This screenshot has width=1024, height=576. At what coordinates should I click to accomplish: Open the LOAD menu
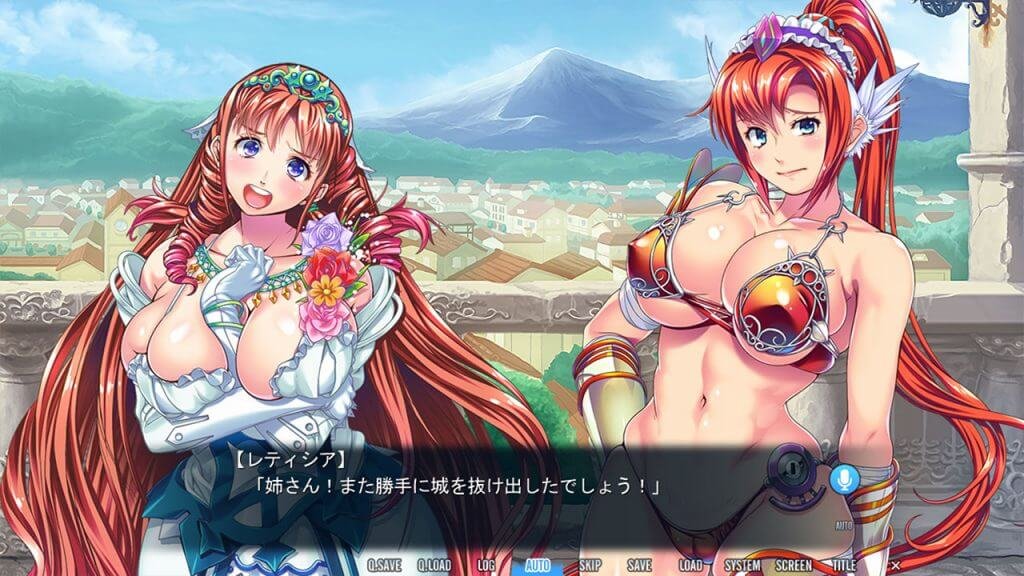[690, 565]
